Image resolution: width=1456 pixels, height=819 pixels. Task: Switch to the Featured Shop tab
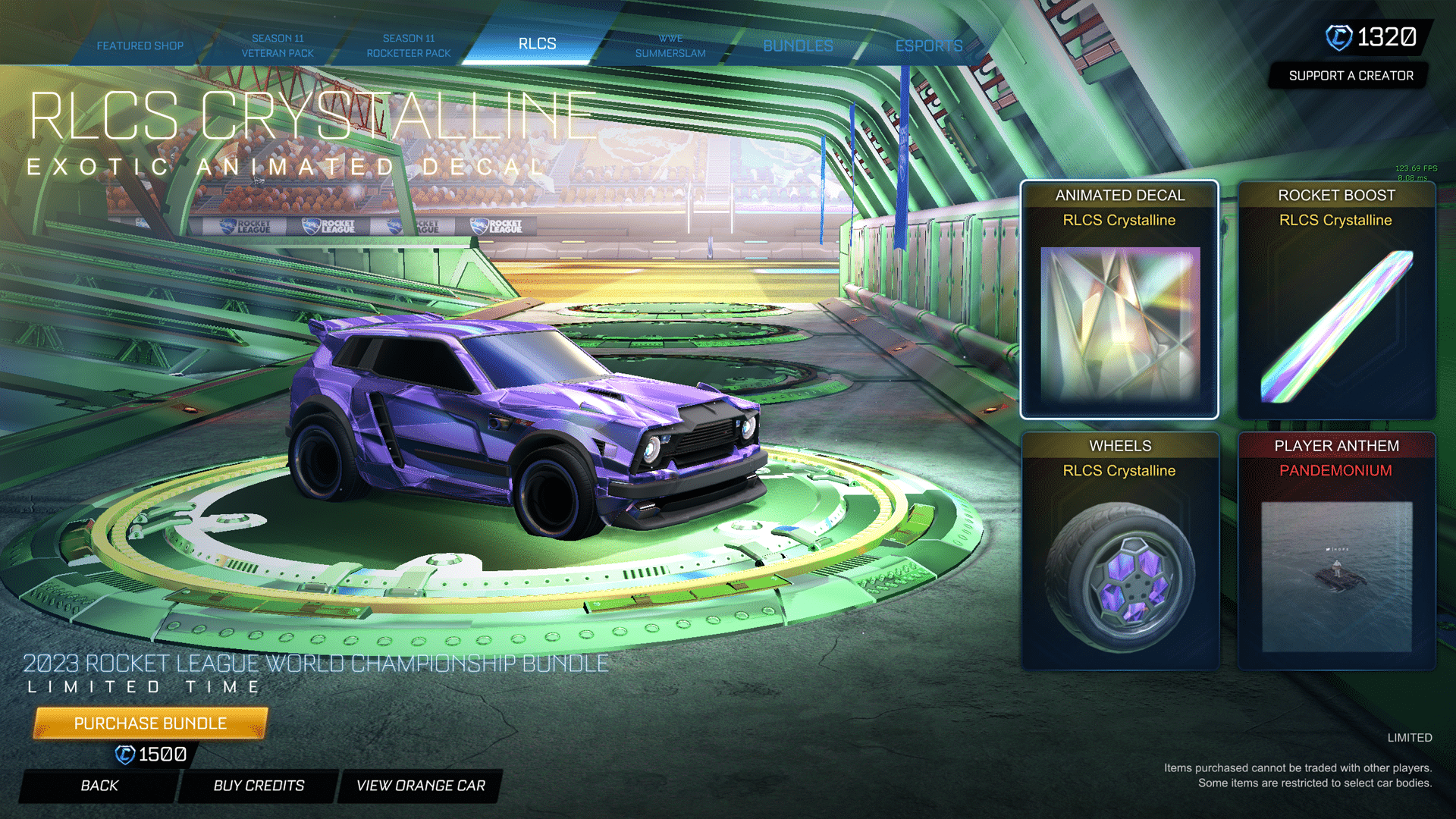[x=140, y=45]
